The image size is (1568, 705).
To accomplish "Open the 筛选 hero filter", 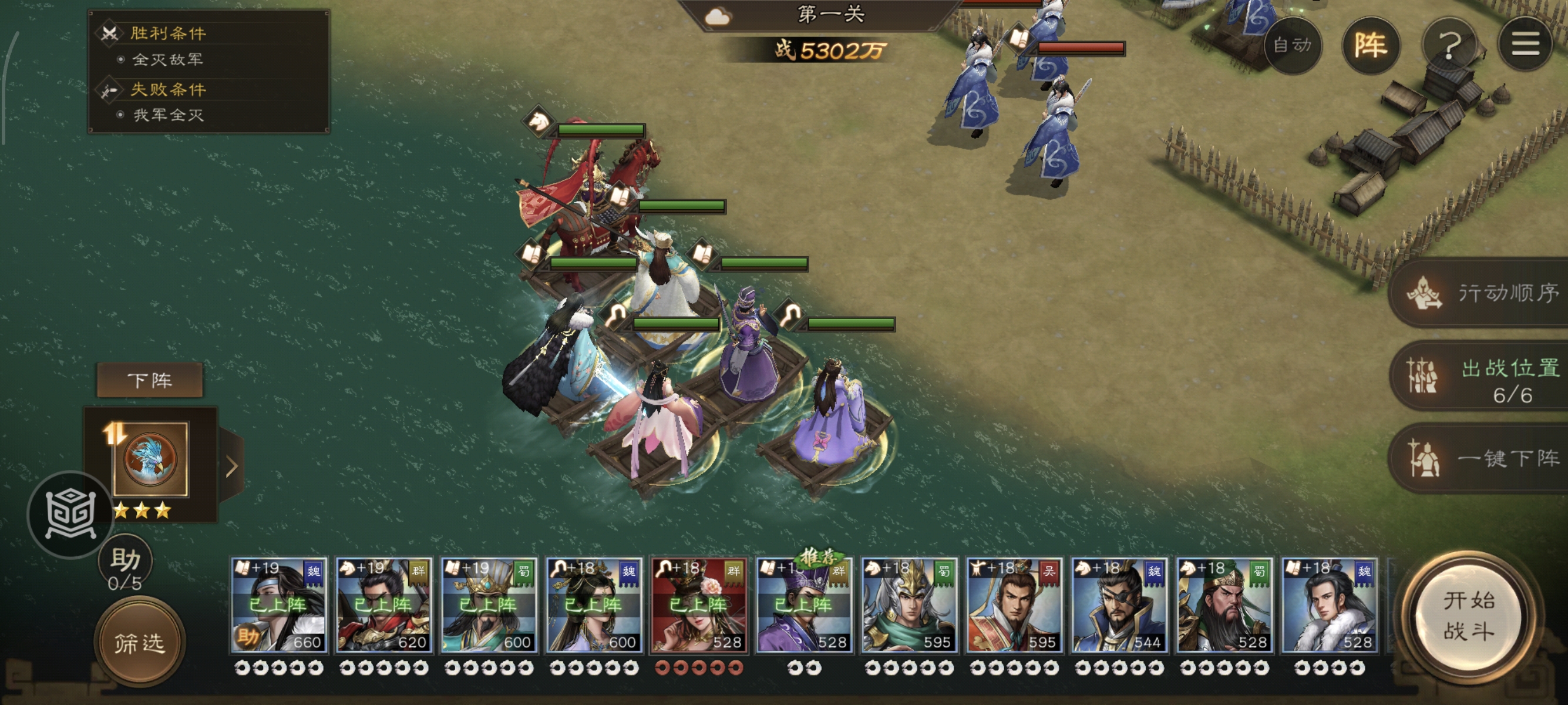I will pos(139,642).
